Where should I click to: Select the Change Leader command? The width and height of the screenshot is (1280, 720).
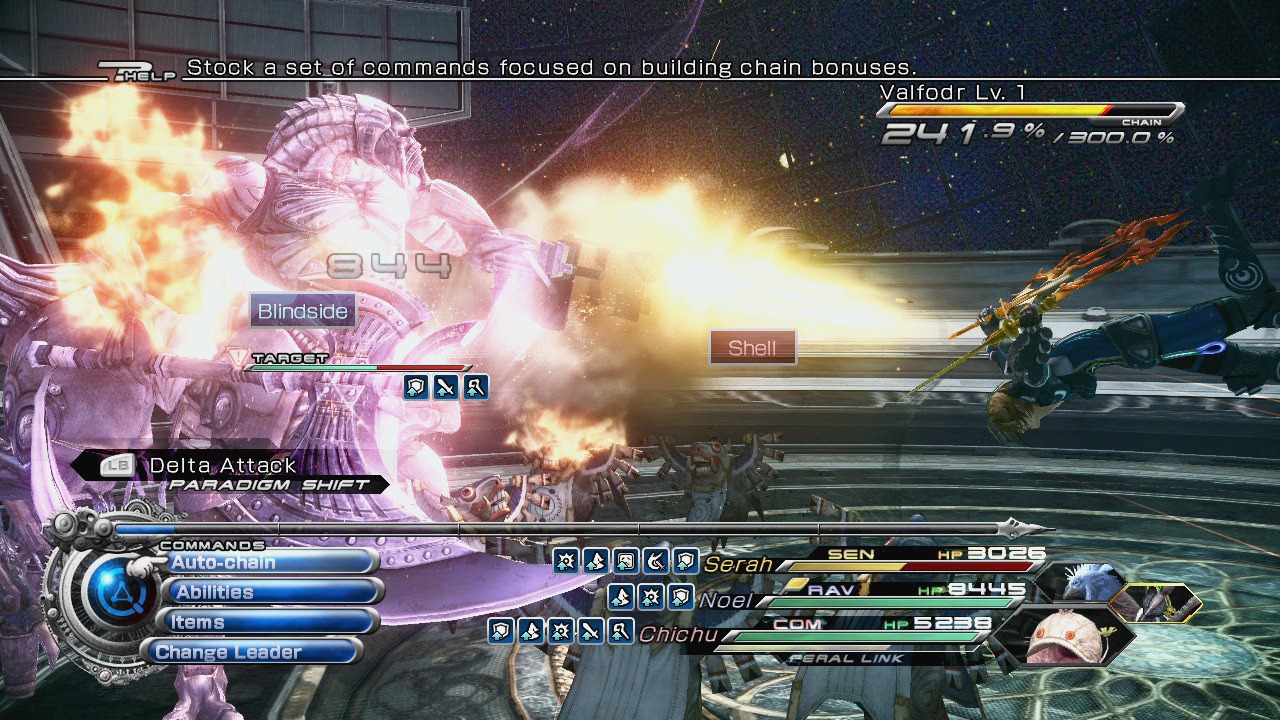click(255, 652)
